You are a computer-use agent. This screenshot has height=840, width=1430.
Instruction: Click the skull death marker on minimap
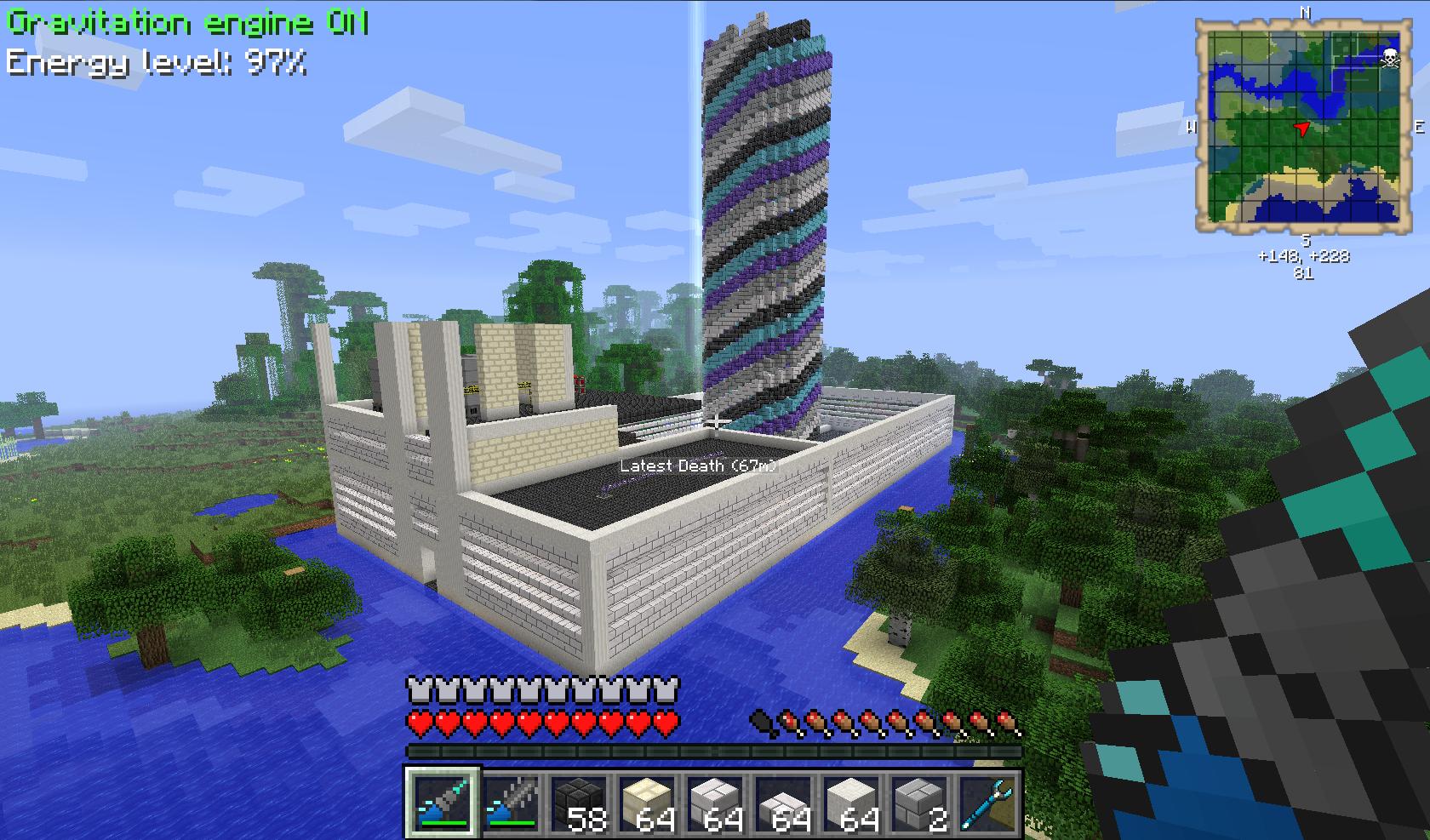tap(1389, 58)
